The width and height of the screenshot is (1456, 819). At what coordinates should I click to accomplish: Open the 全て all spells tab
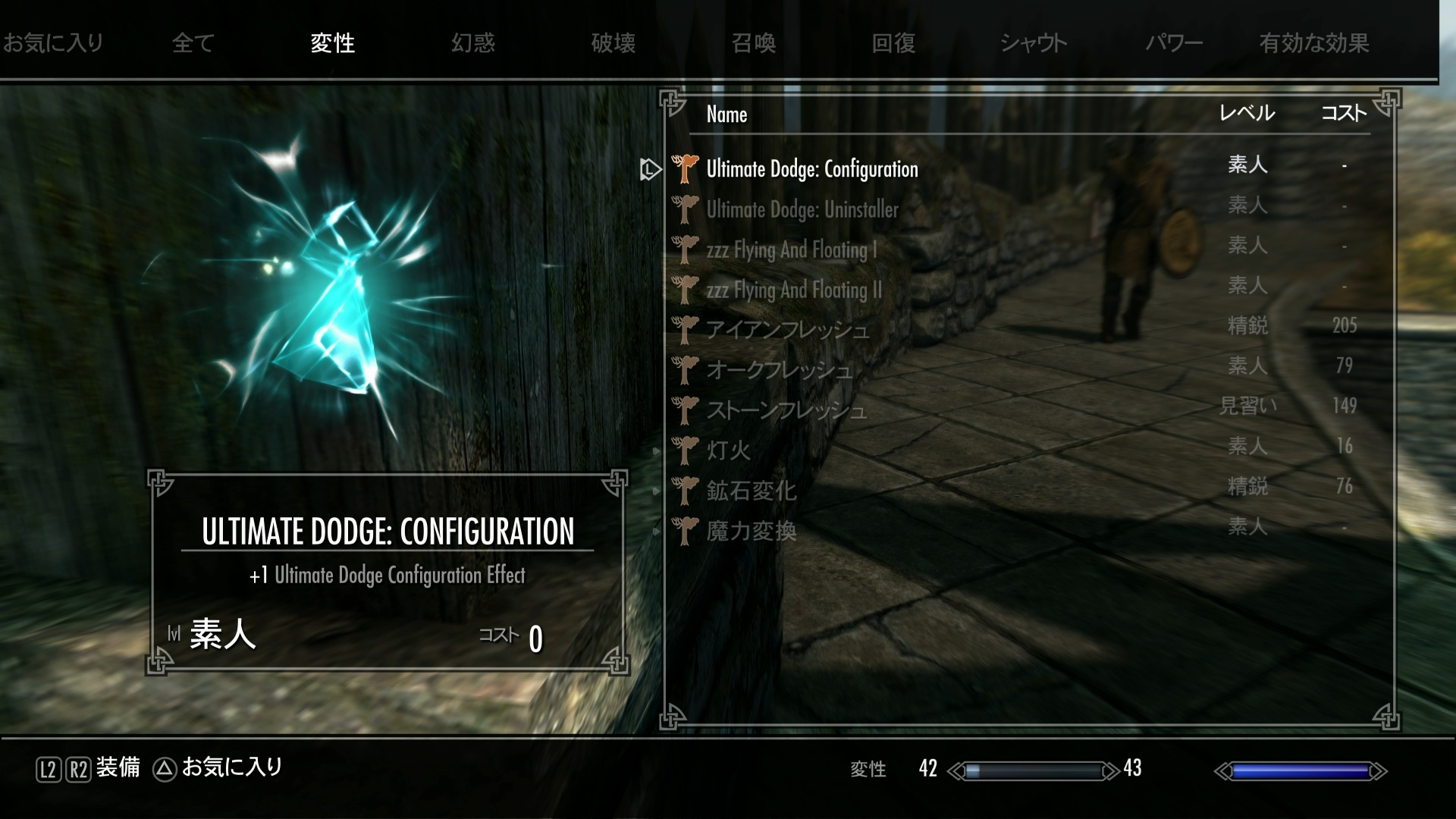[x=193, y=43]
